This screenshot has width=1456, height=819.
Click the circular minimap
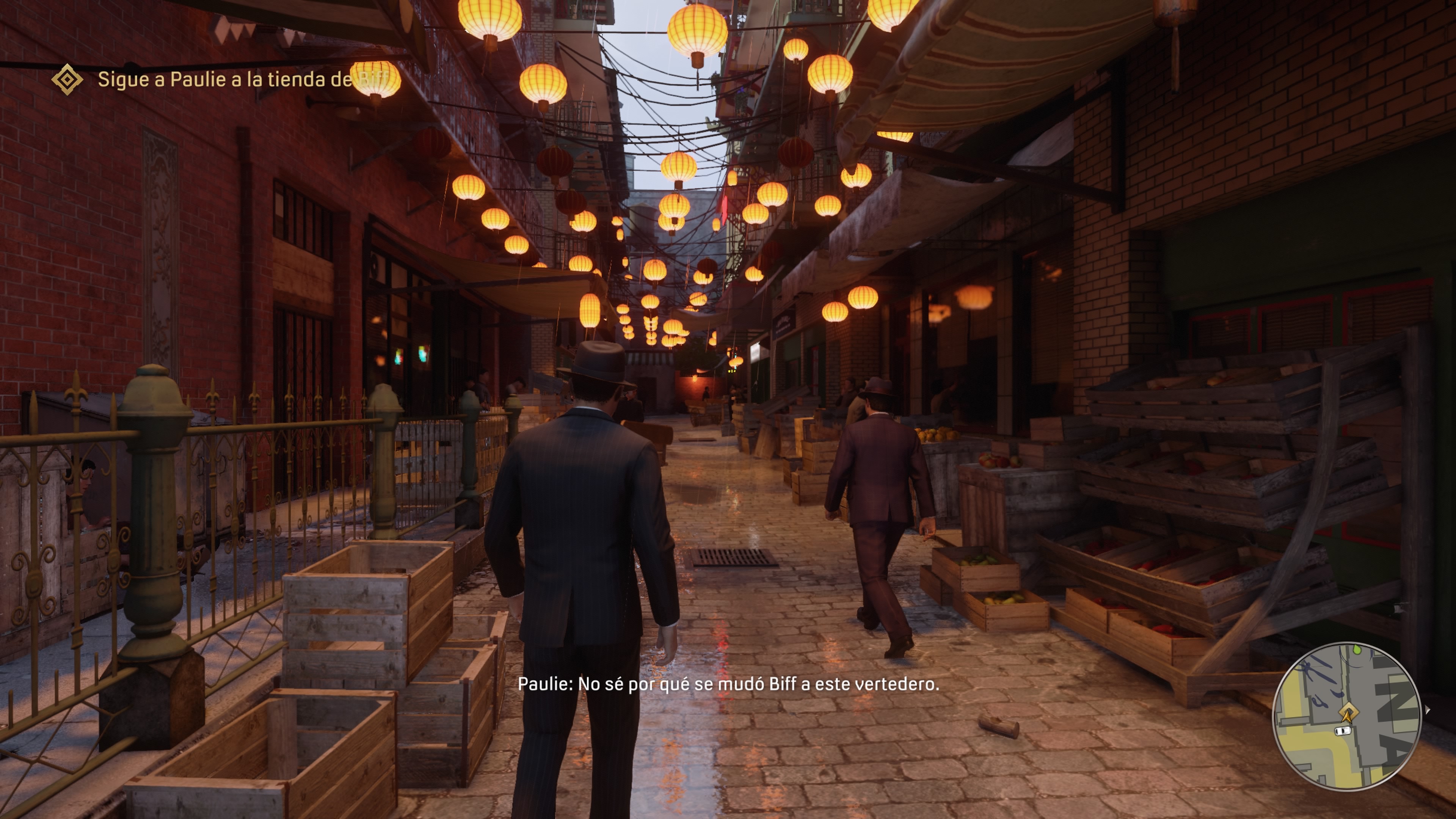(x=1346, y=716)
